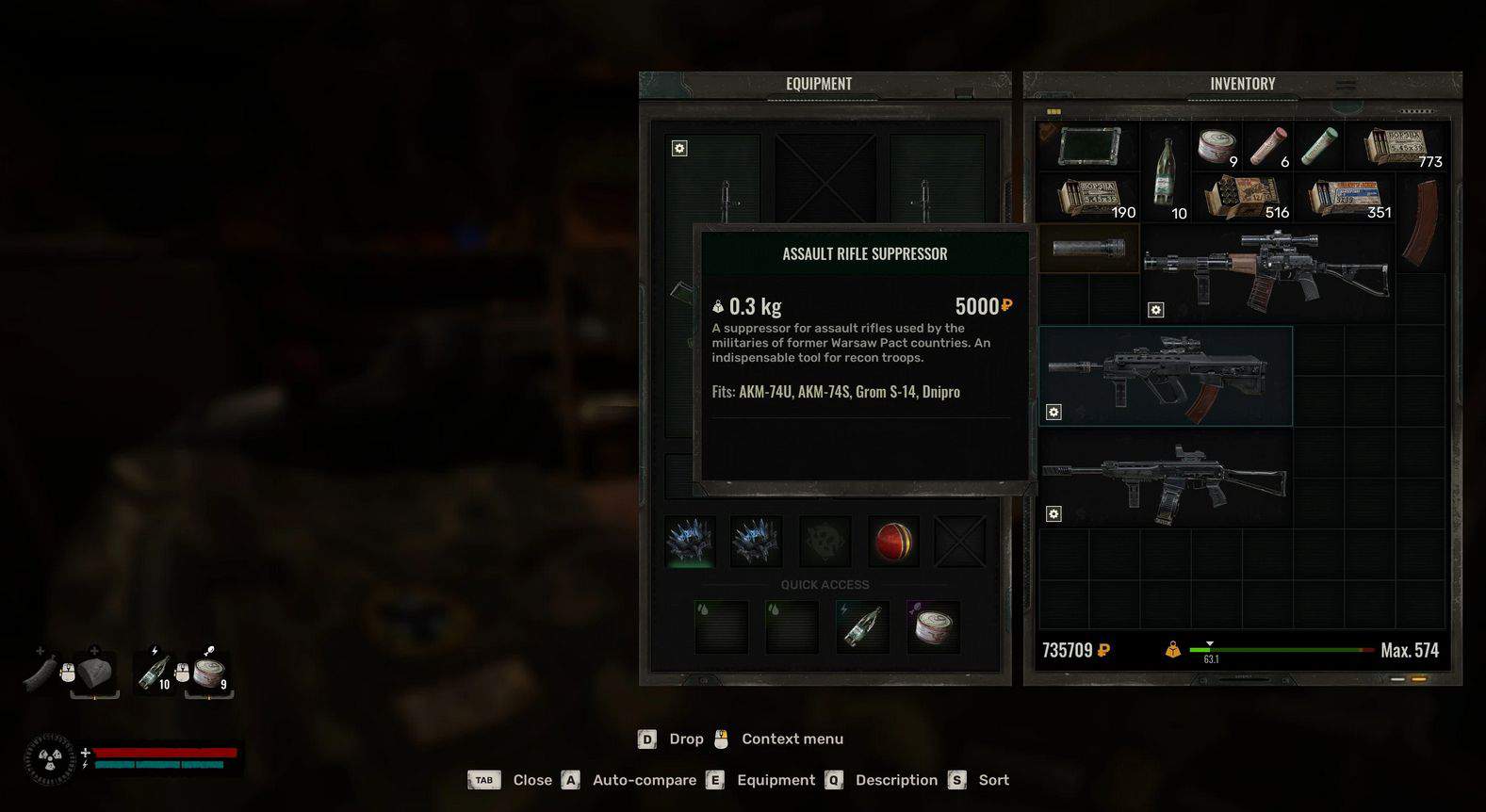Pick the canned food stack of 9
This screenshot has width=1486, height=812.
click(1217, 148)
